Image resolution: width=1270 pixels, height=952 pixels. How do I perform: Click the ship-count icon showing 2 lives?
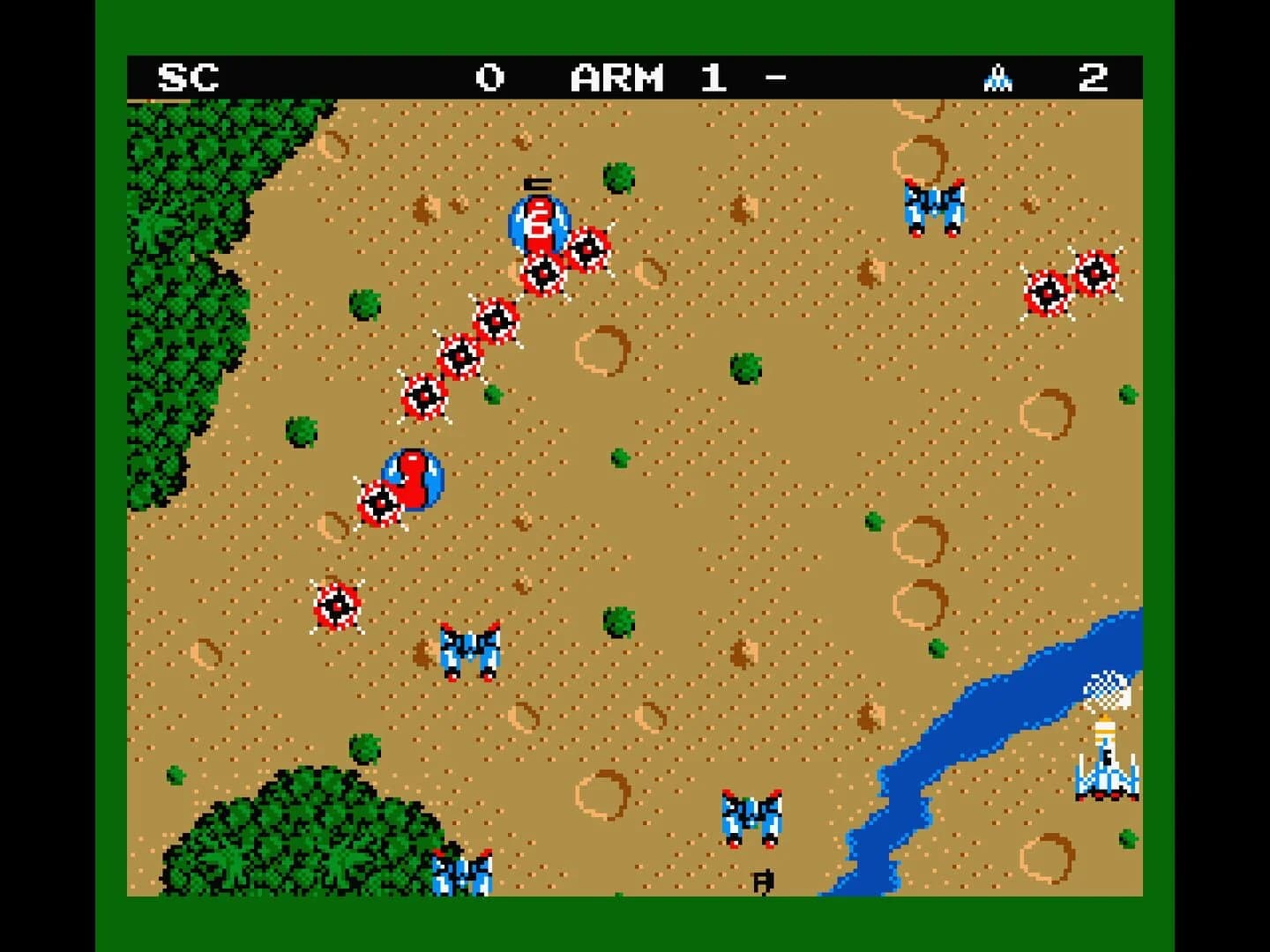[999, 78]
